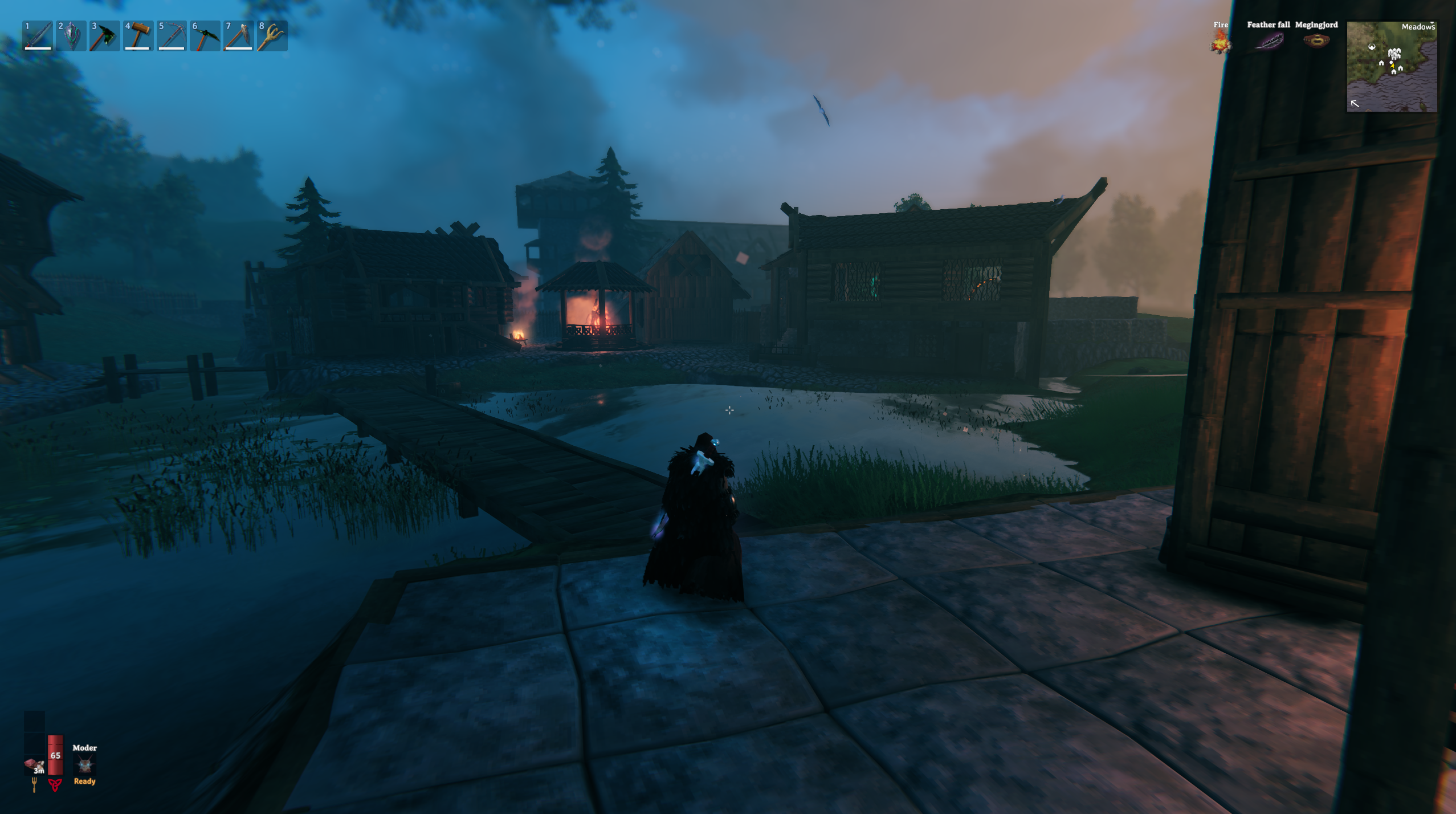Pick the green pickaxe in slot 6
1456x814 pixels.
tap(205, 36)
